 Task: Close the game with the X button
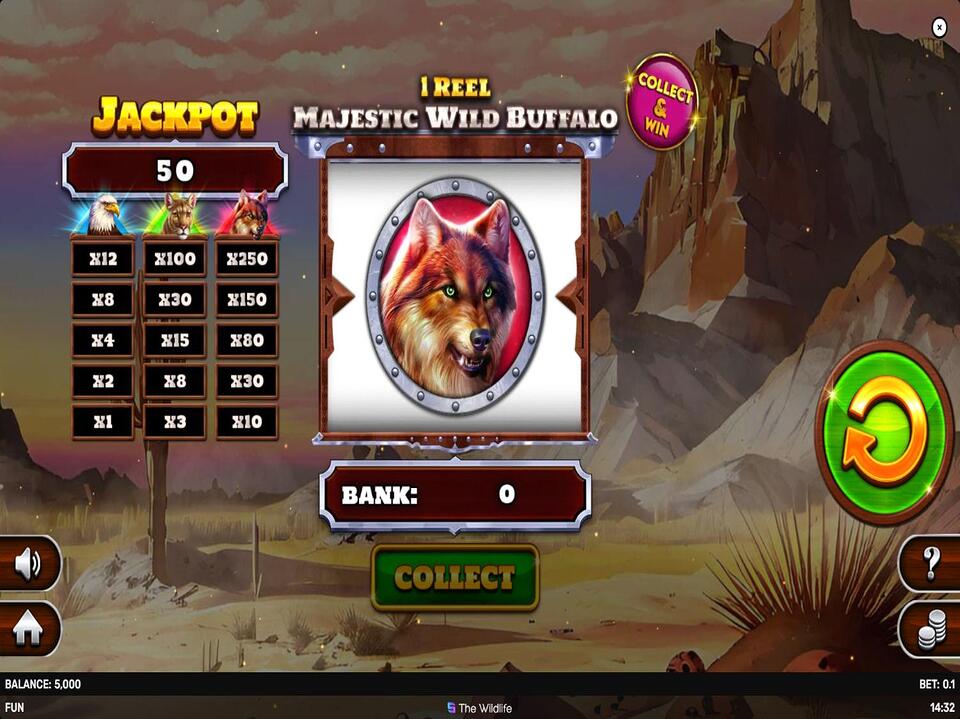click(x=939, y=28)
